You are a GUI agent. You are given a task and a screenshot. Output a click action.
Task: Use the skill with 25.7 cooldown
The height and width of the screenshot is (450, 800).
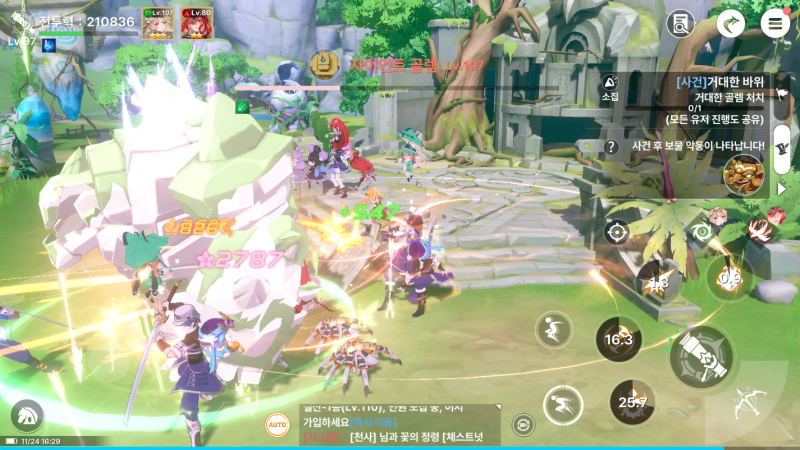click(x=632, y=402)
